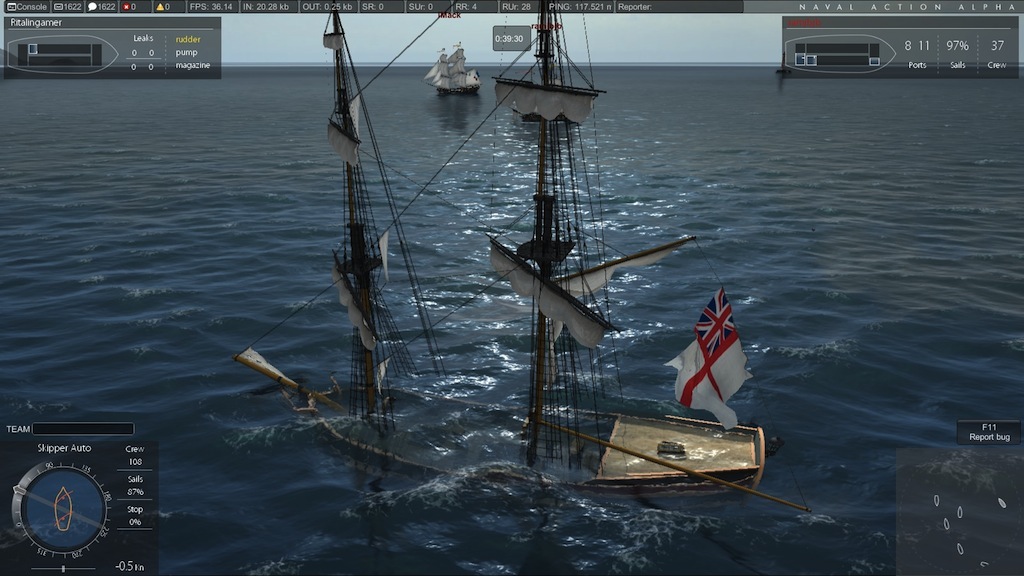Click the yellow warning triangle counter
This screenshot has width=1024, height=576.
pos(161,7)
